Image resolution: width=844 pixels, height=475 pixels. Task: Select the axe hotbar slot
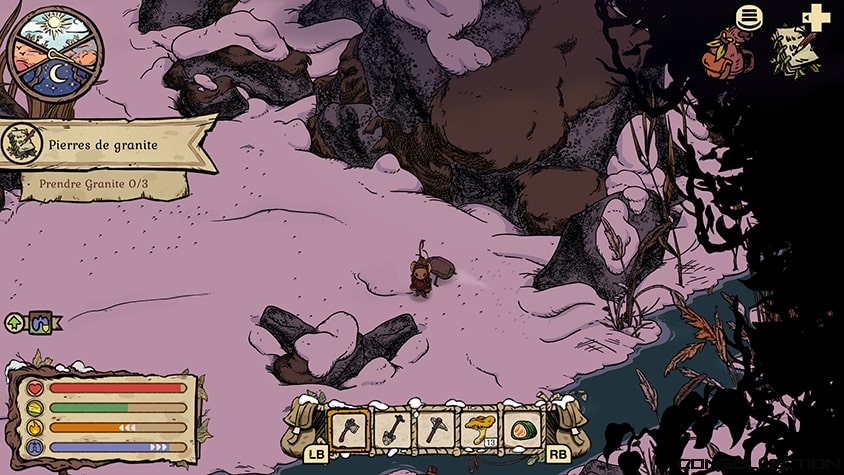[x=349, y=429]
